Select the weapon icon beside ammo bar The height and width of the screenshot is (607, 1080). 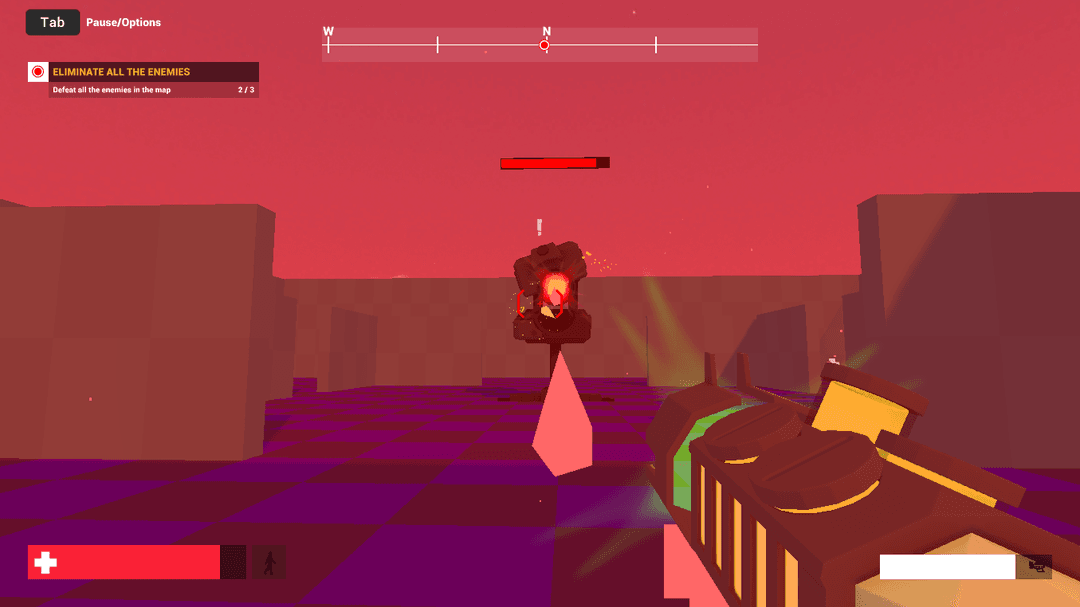[x=1035, y=567]
